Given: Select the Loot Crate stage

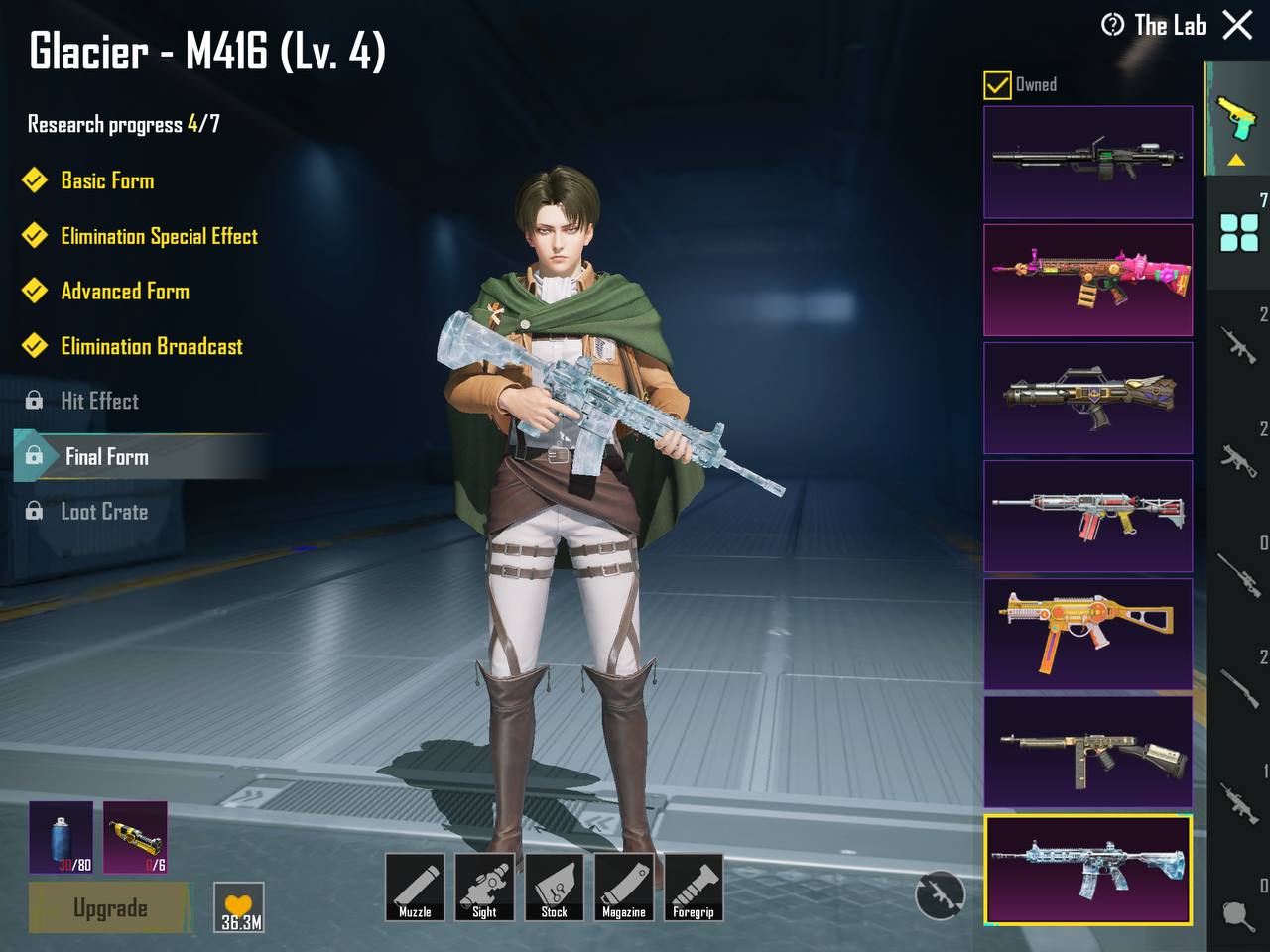Looking at the screenshot, I should (x=104, y=512).
